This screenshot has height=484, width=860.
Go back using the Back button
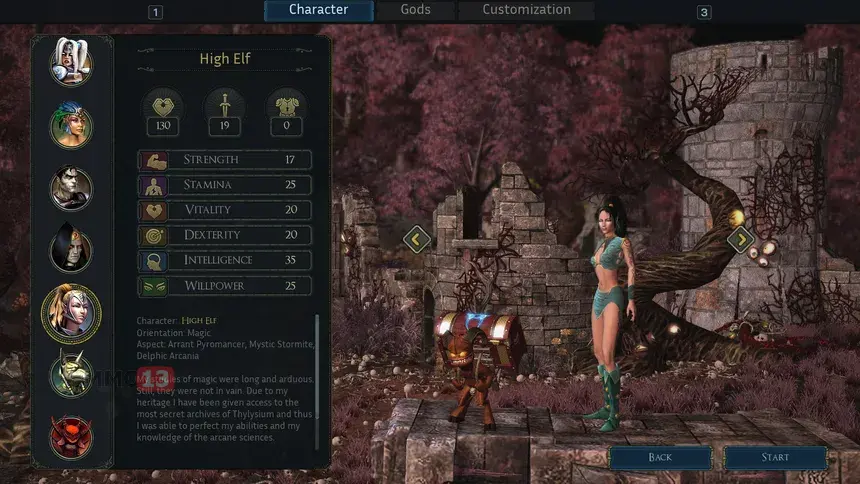[x=660, y=457]
